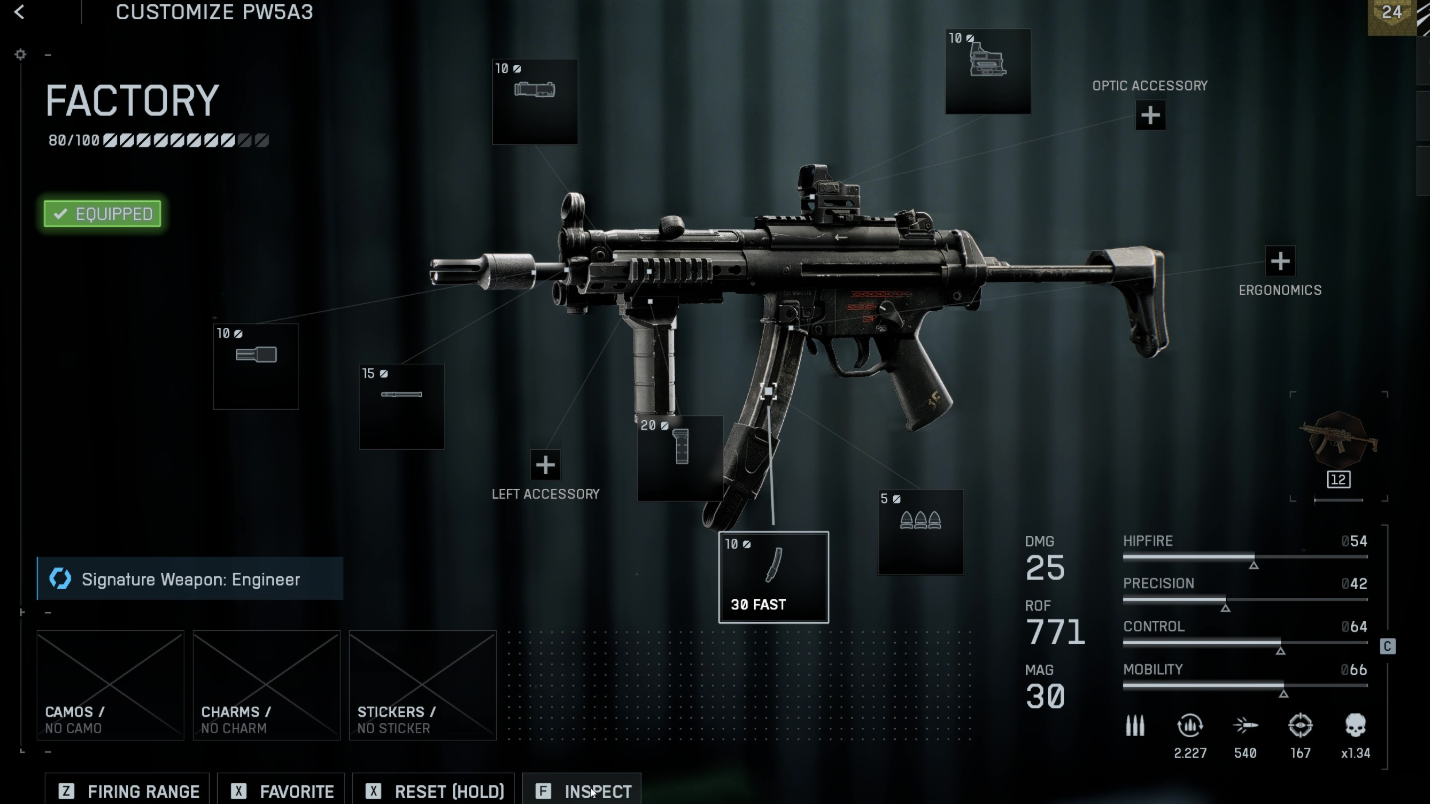Add an Optic Accessory attachment

pyautogui.click(x=1150, y=116)
